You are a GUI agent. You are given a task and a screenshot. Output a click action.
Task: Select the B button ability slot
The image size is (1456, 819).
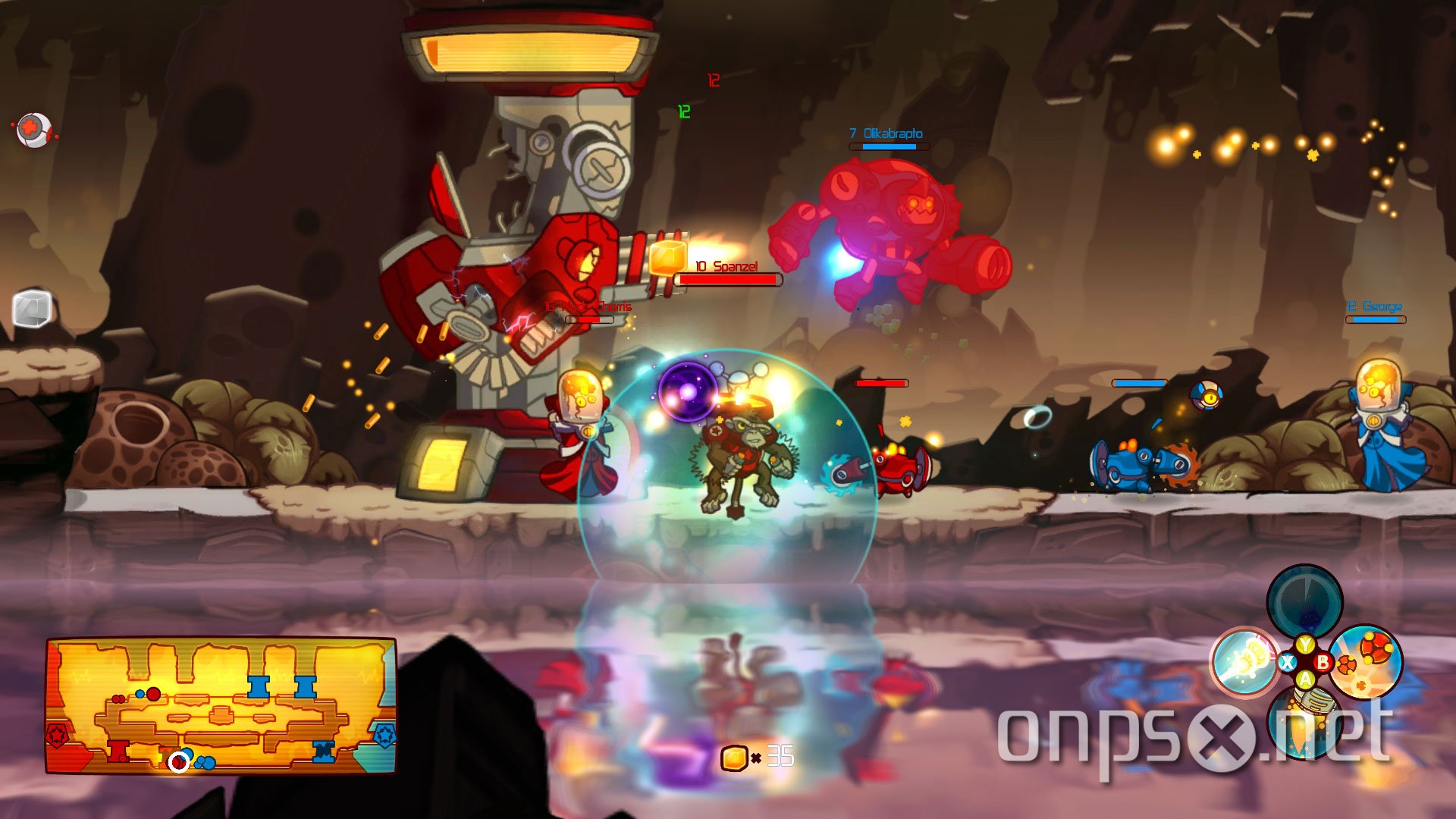(1324, 662)
